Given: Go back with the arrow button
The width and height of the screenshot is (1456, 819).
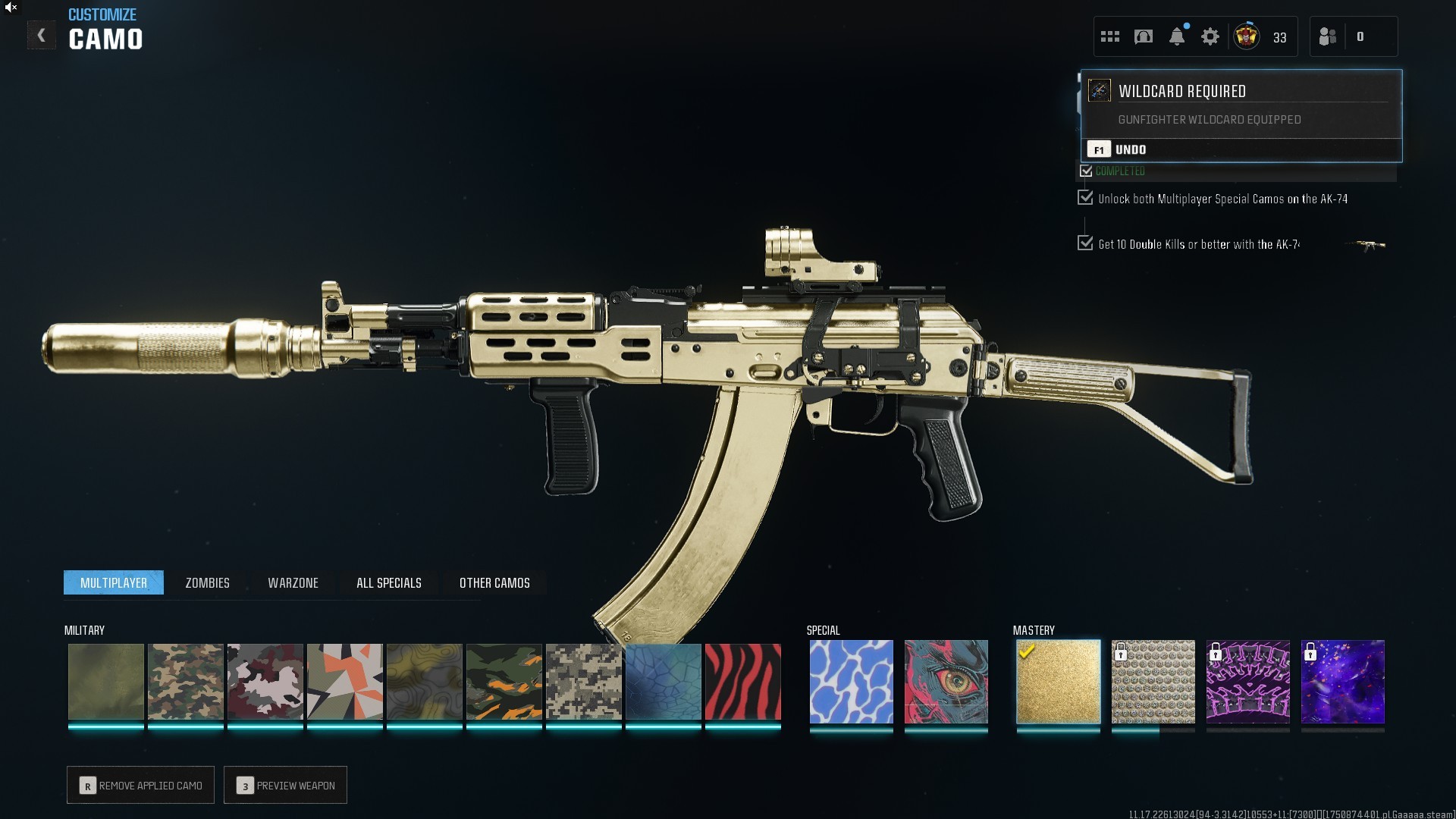Looking at the screenshot, I should point(41,36).
